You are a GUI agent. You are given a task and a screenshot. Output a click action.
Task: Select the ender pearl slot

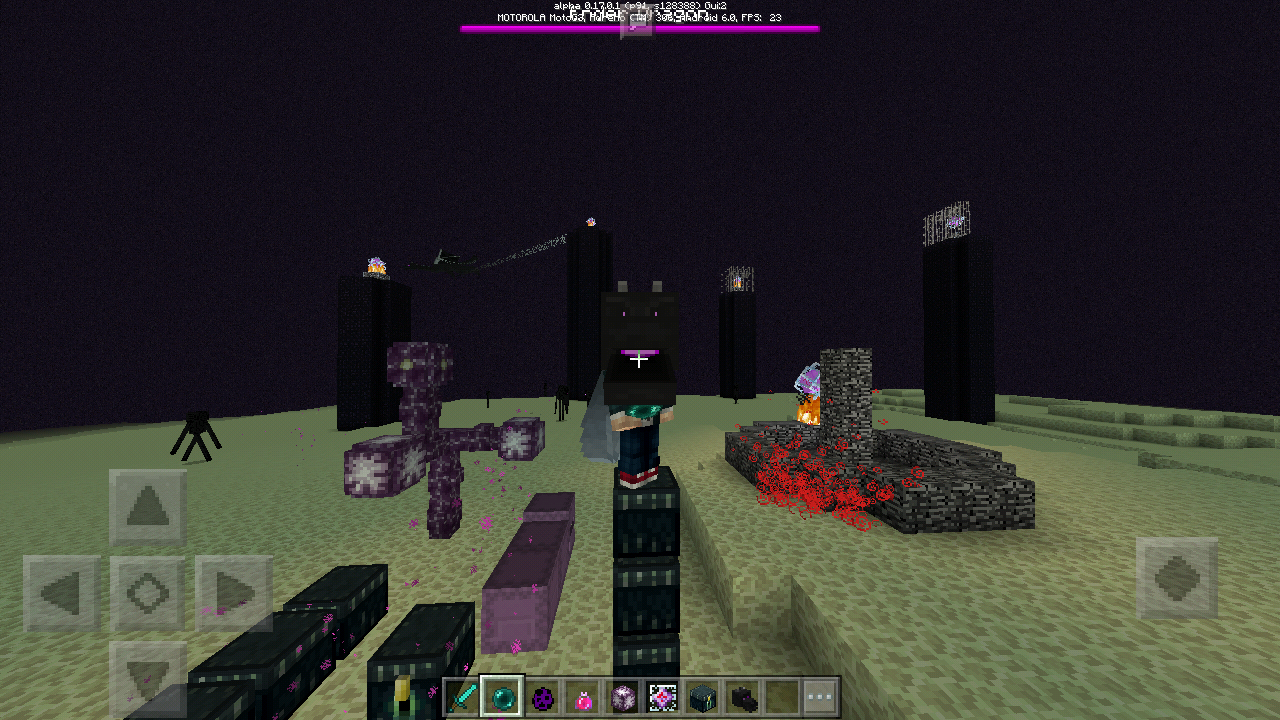[502, 697]
